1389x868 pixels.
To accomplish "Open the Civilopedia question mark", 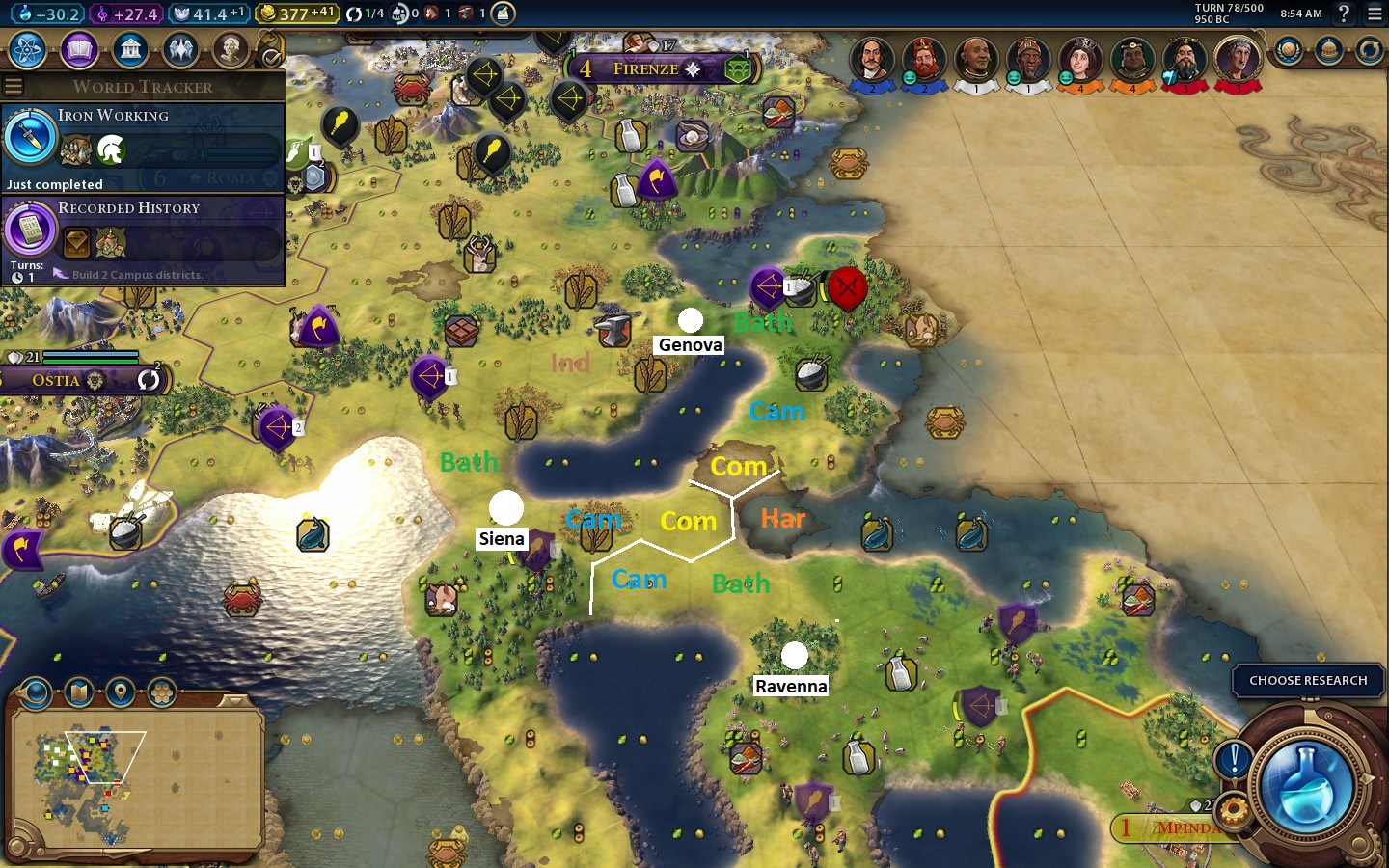I will (1344, 14).
